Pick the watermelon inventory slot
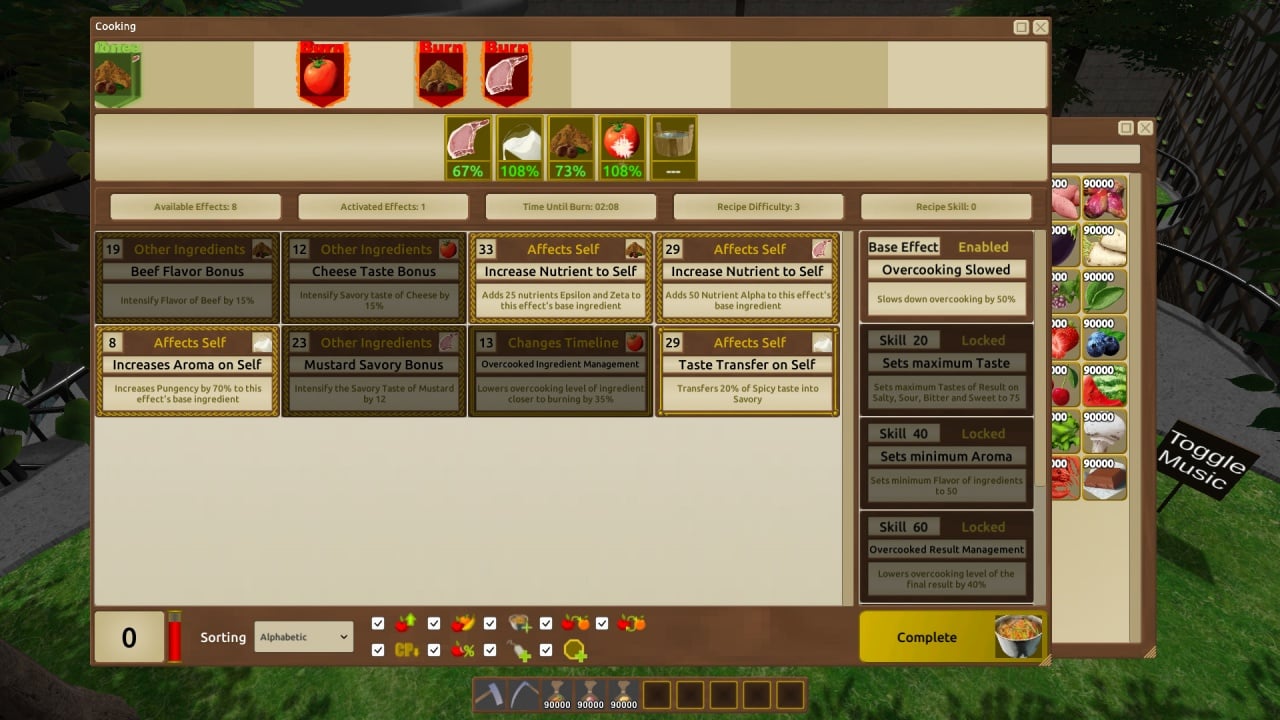 click(x=1104, y=386)
